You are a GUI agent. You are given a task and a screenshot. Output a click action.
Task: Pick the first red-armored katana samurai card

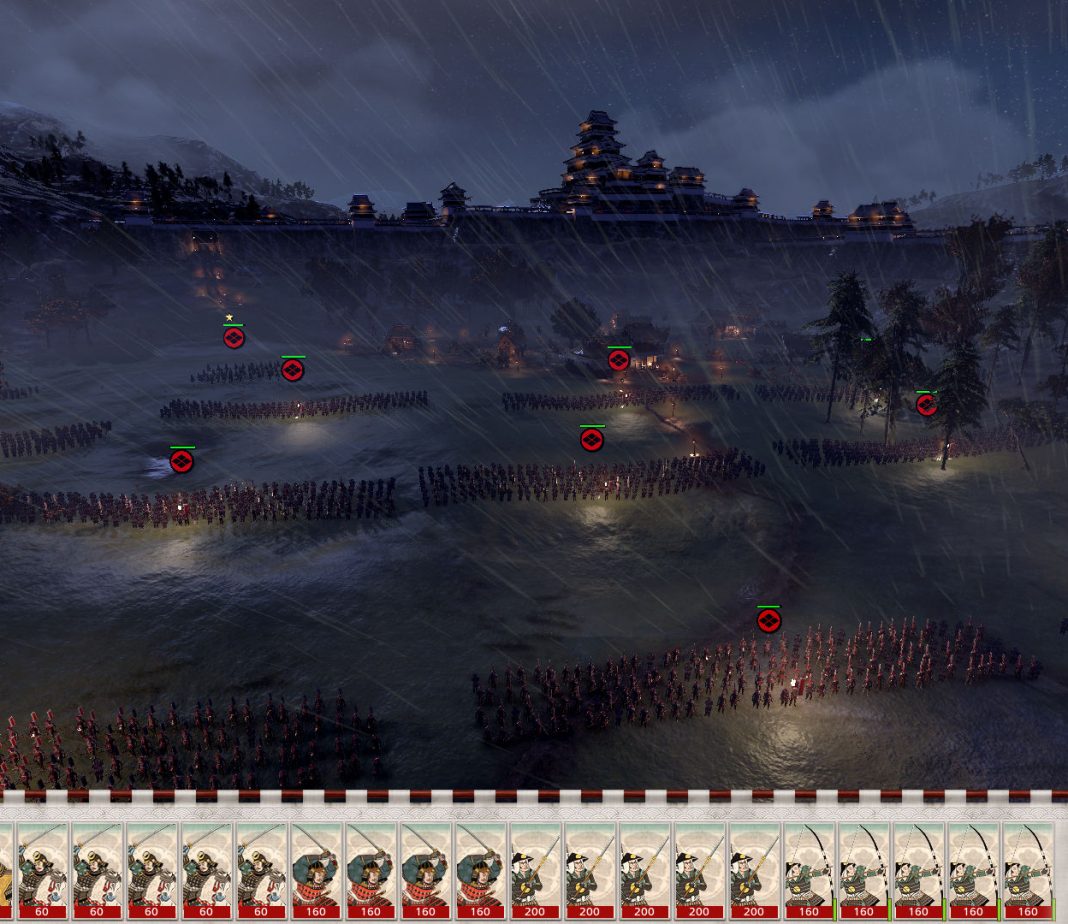(316, 869)
